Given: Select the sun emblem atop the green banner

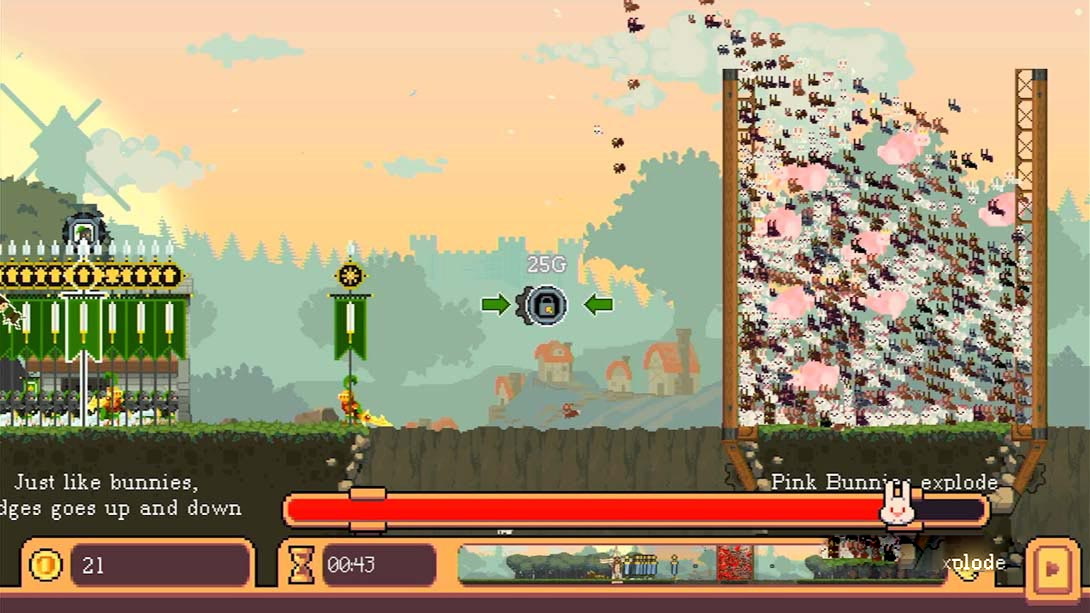Looking at the screenshot, I should pos(350,275).
